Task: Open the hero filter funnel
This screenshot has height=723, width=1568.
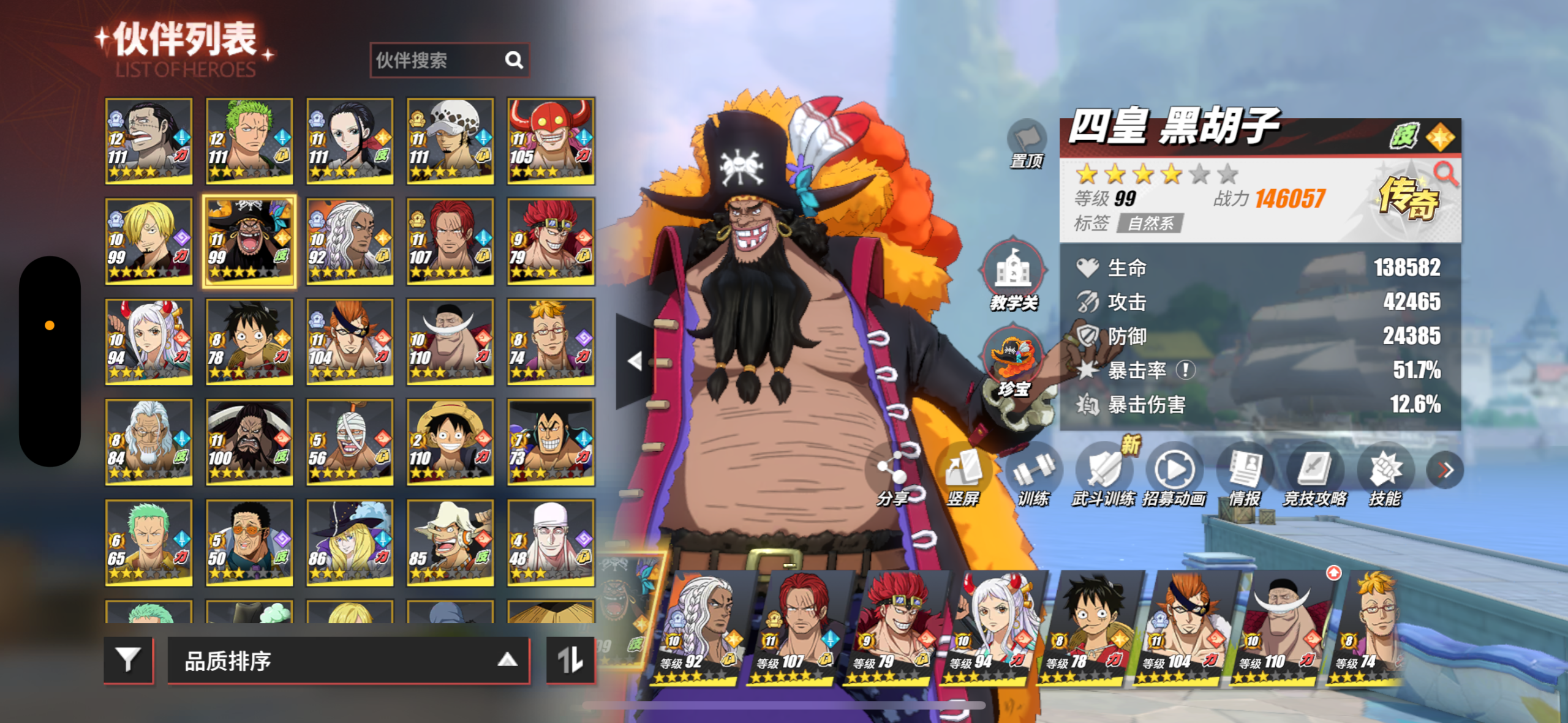Action: point(128,659)
